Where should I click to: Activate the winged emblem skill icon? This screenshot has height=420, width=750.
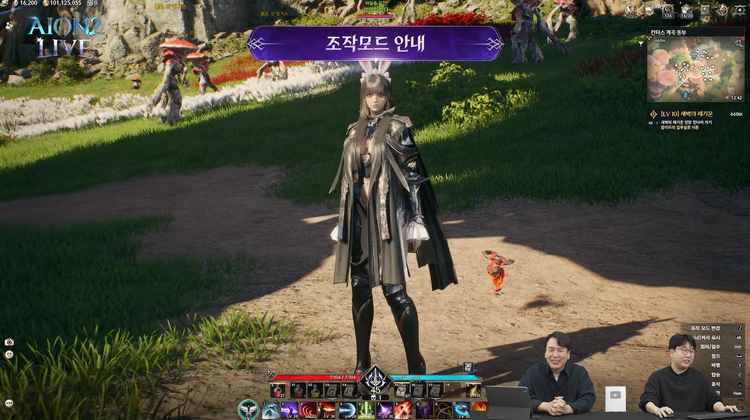[248, 409]
